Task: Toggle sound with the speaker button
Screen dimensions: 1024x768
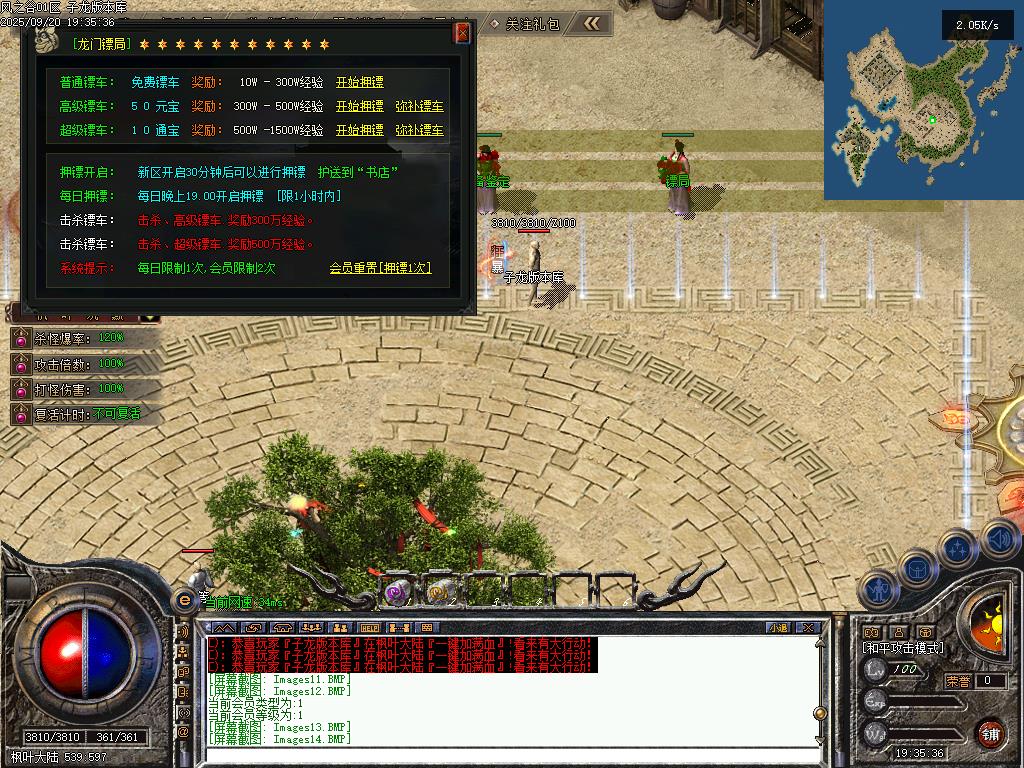Action: [1000, 538]
